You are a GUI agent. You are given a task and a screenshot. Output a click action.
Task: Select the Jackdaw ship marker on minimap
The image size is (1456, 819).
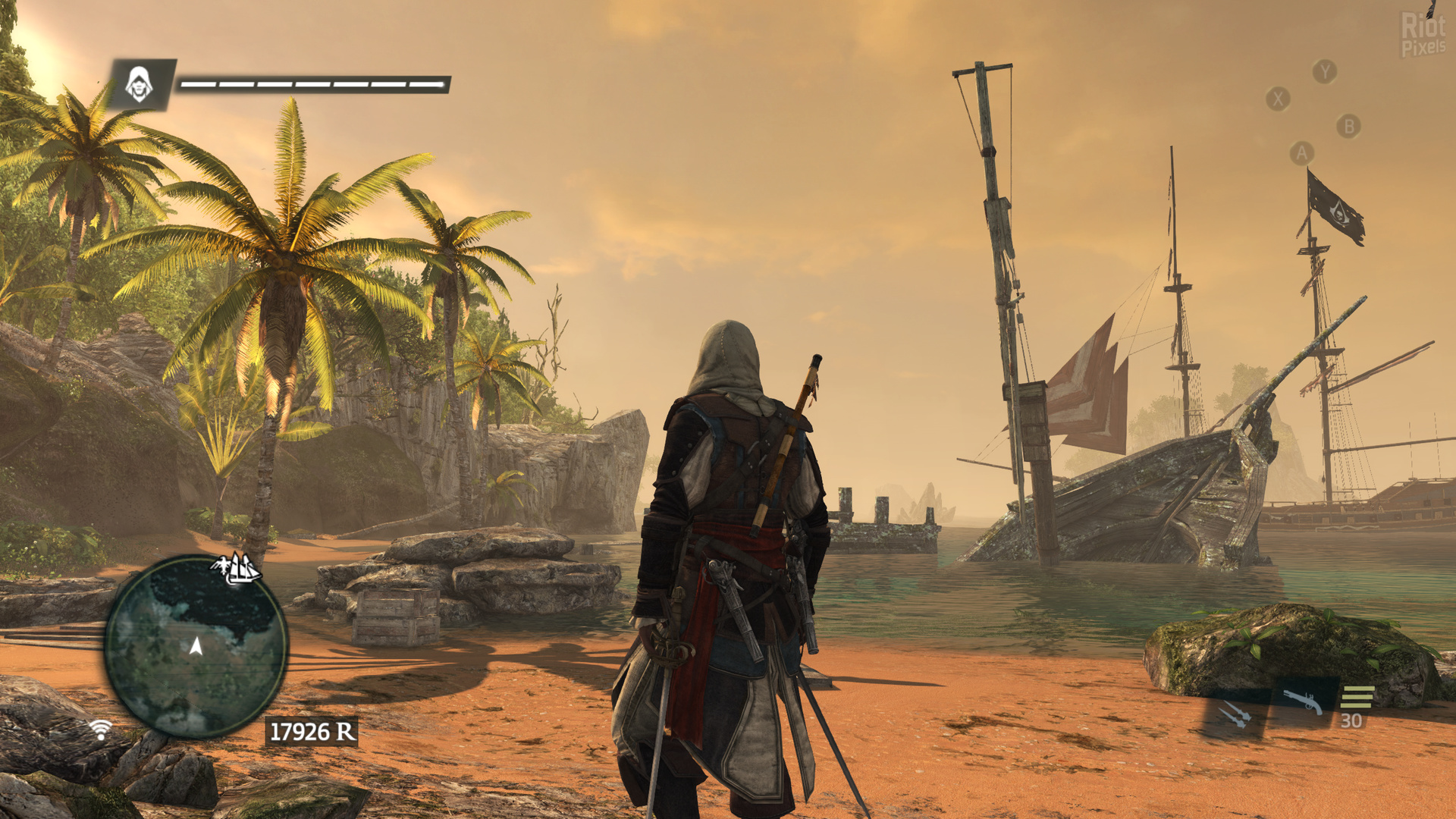click(237, 568)
